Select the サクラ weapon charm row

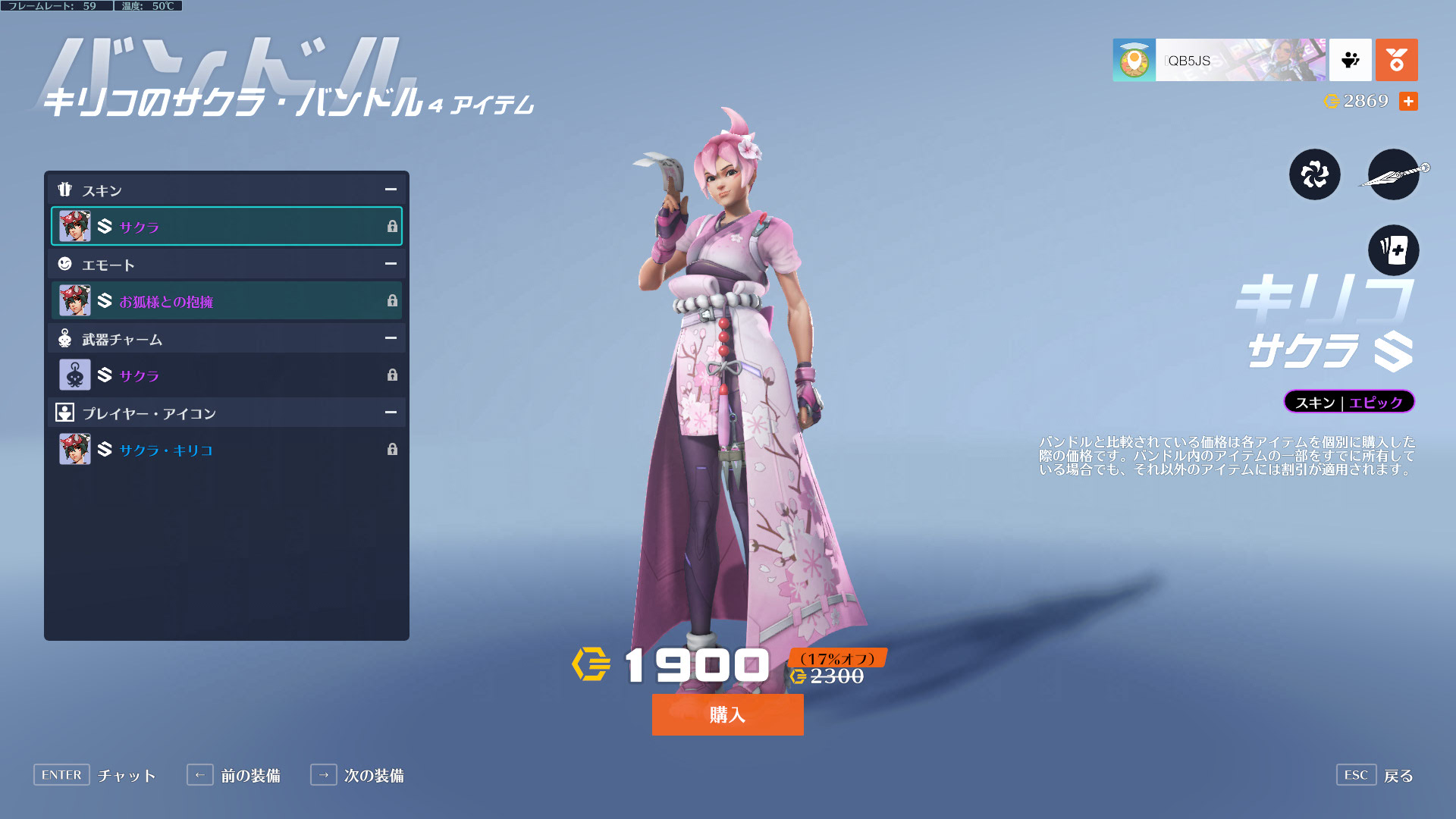[226, 375]
